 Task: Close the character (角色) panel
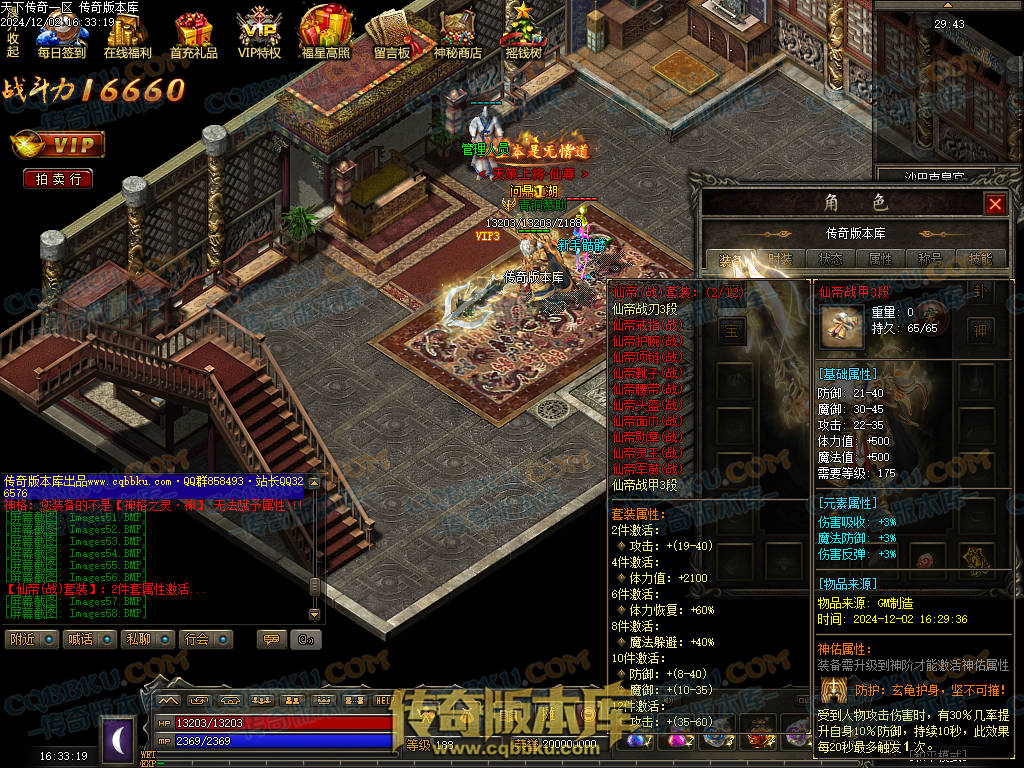click(995, 204)
